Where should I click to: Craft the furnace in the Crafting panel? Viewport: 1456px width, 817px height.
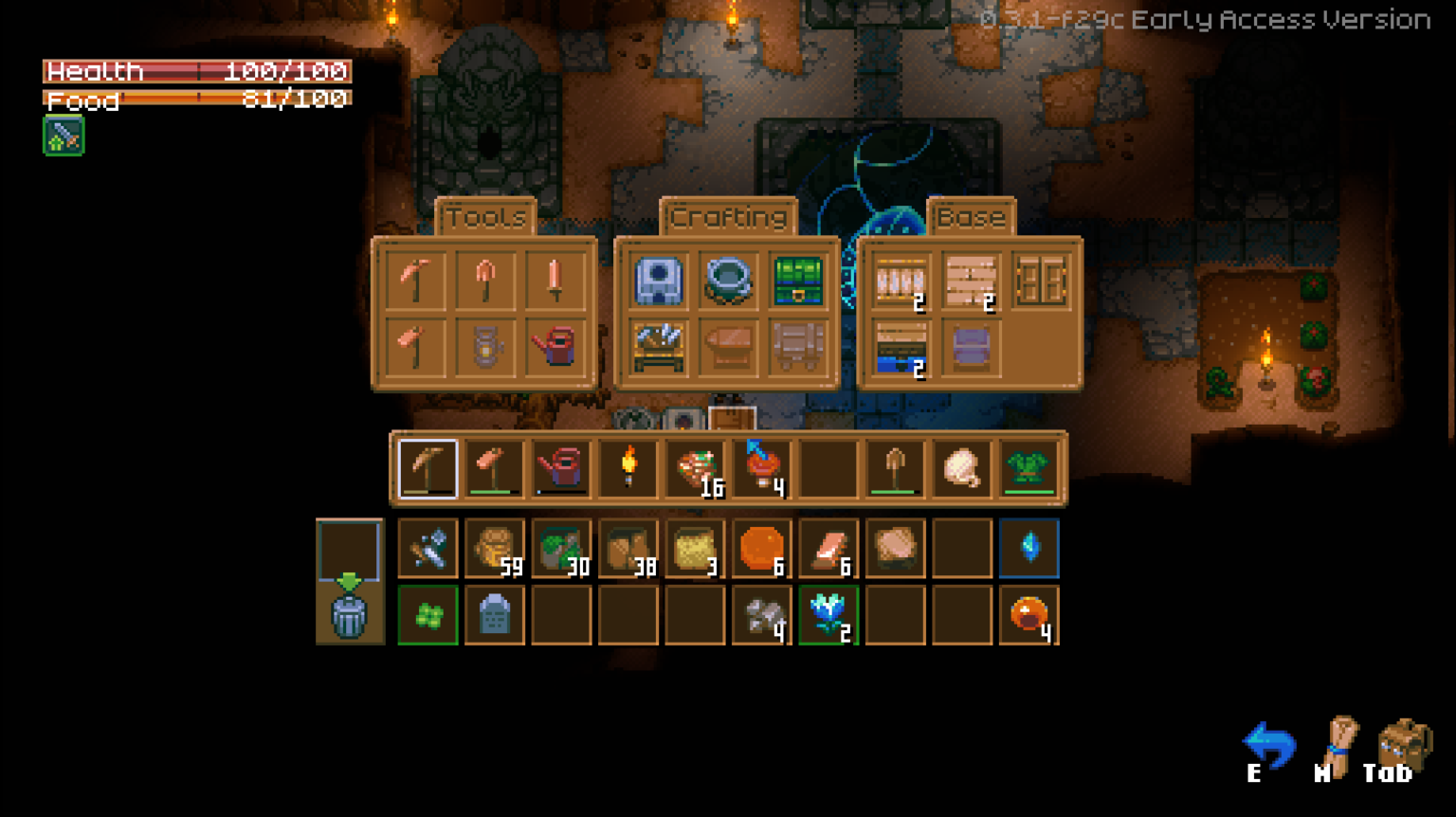(657, 281)
